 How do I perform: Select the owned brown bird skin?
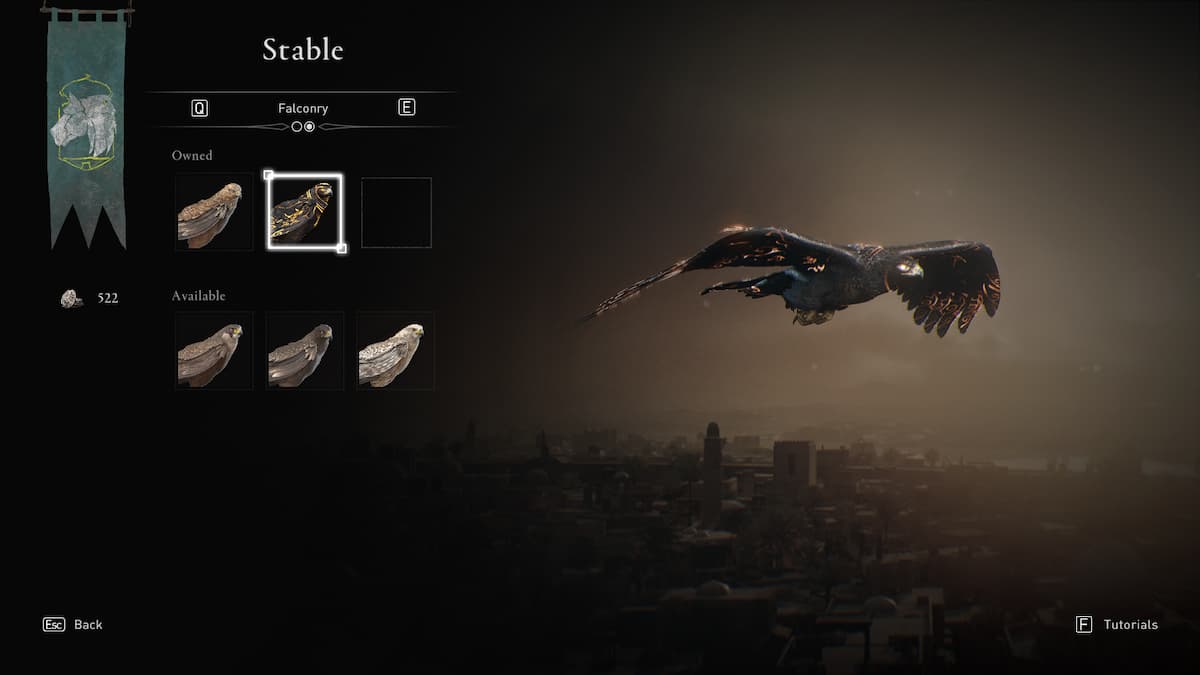(x=214, y=212)
